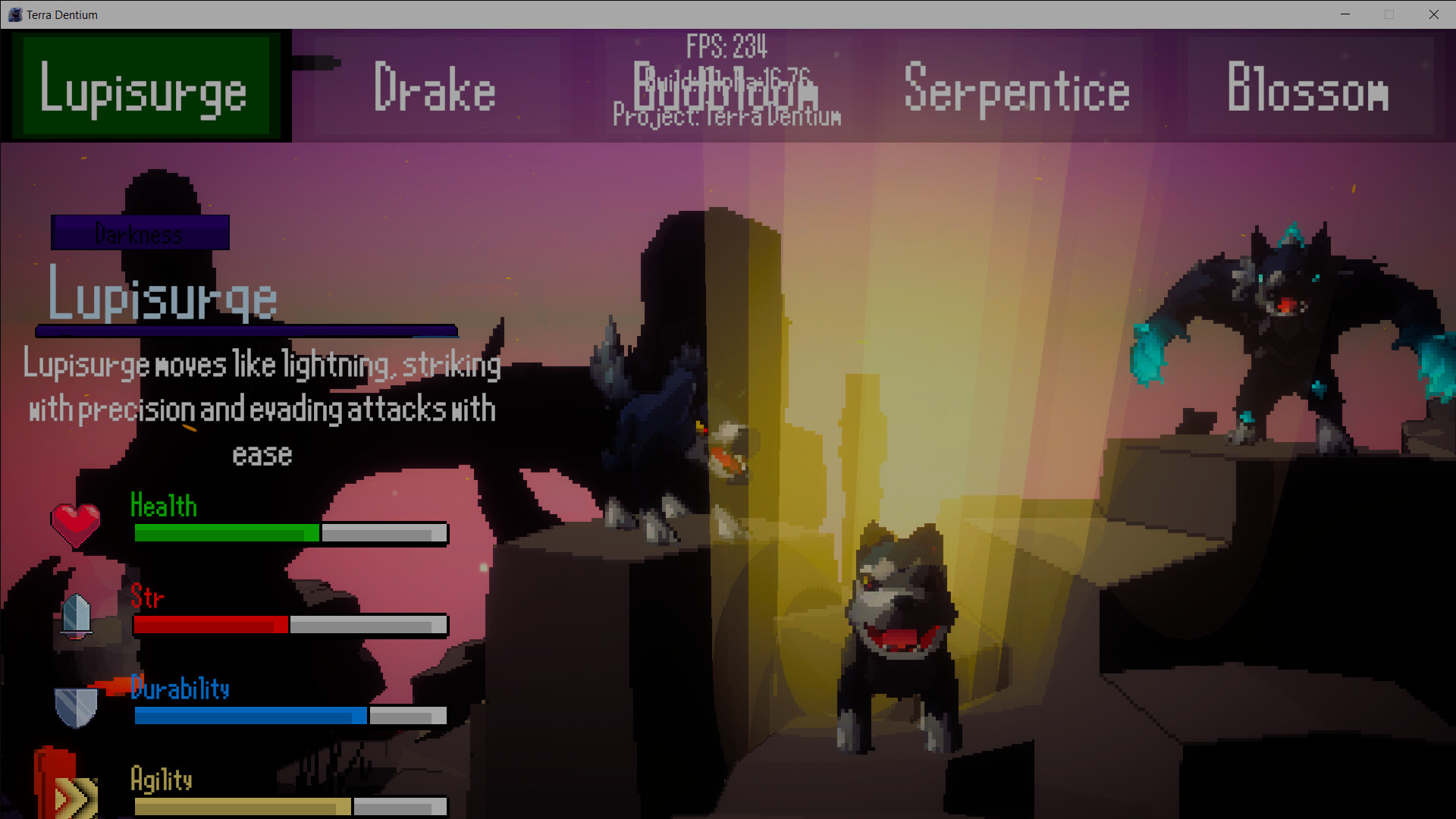Screen dimensions: 1456x819
Task: Click the green Health bar
Action: pyautogui.click(x=227, y=533)
